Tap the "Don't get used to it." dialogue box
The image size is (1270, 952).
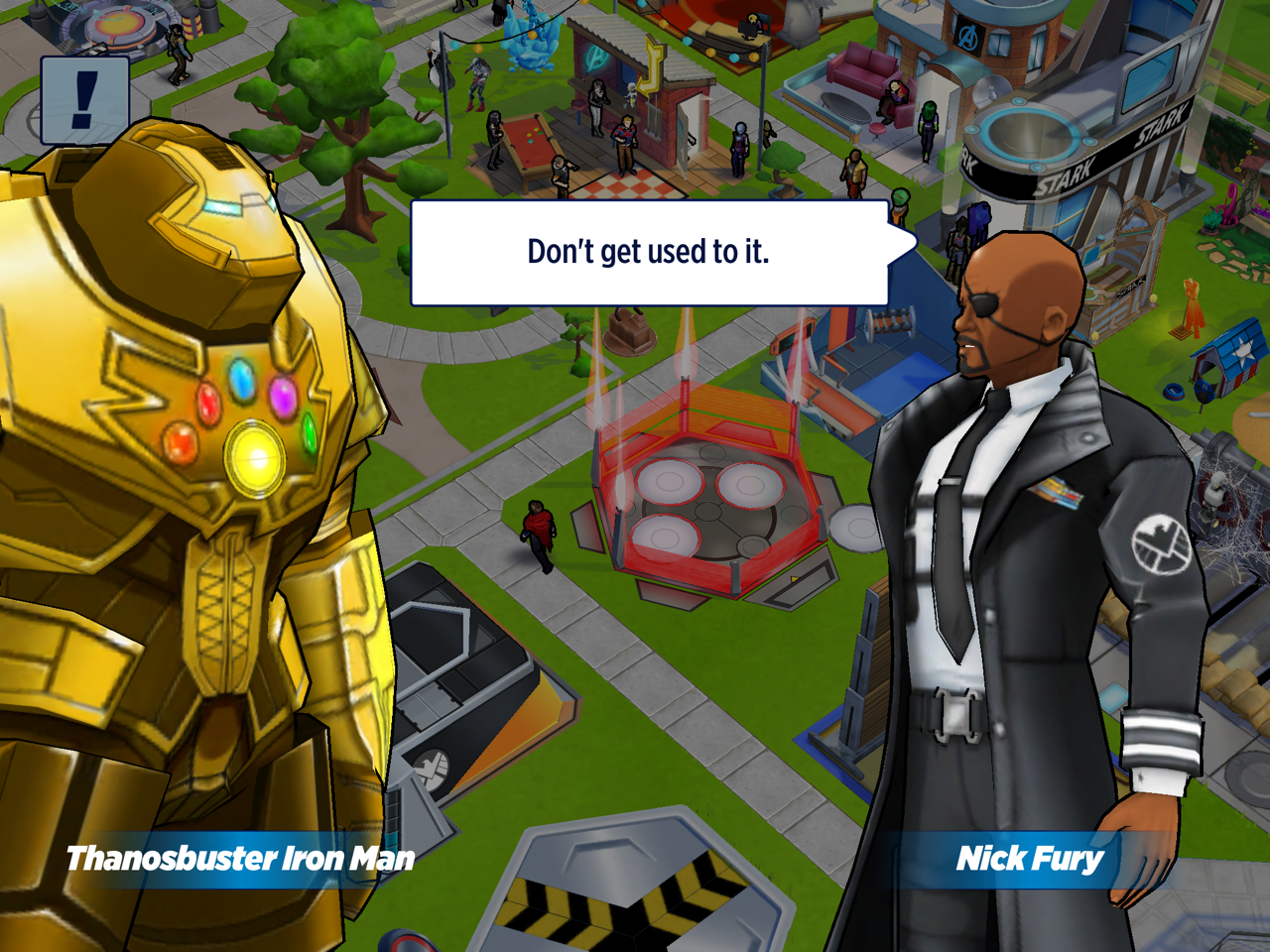tap(649, 253)
